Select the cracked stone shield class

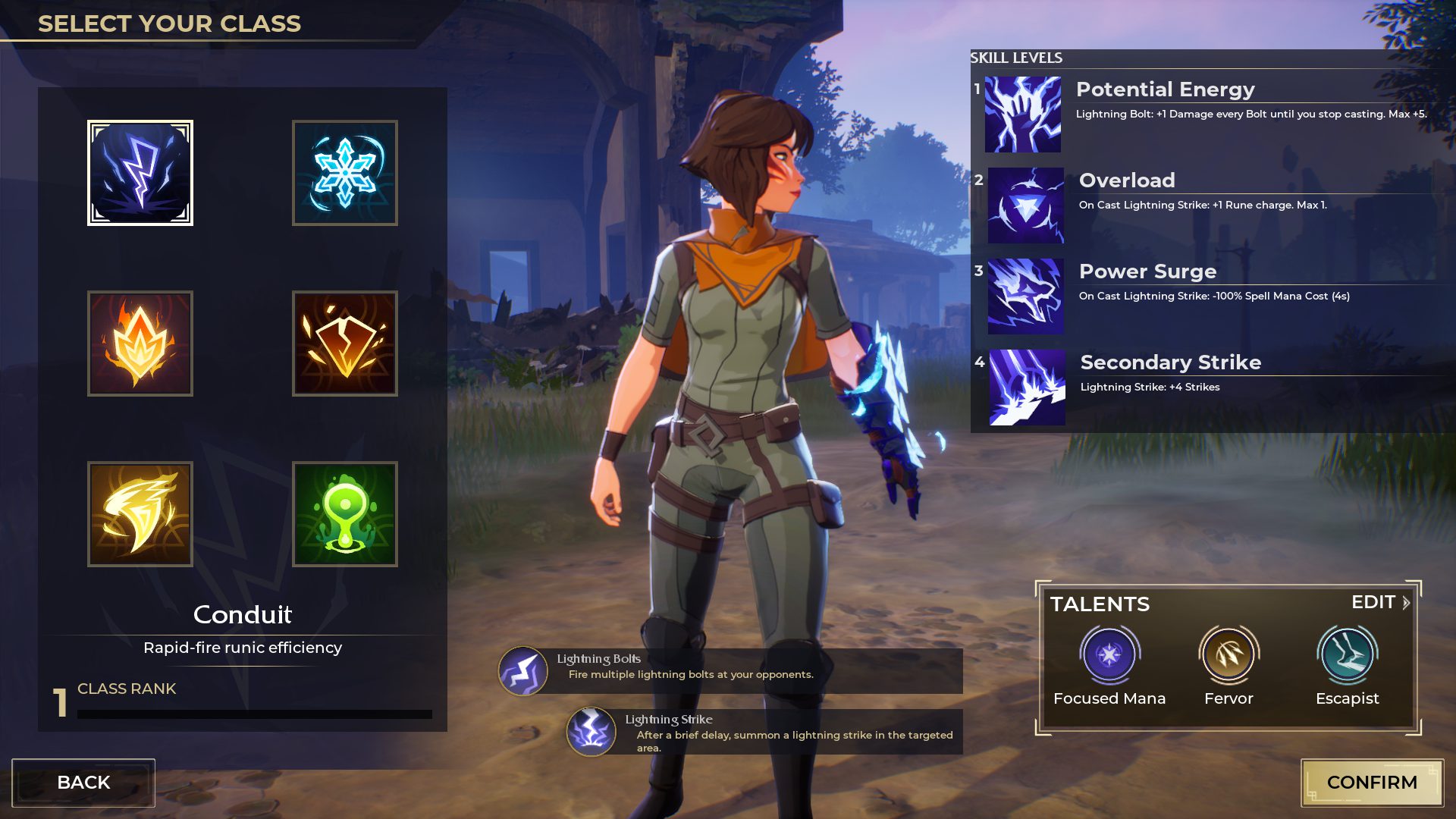click(345, 344)
